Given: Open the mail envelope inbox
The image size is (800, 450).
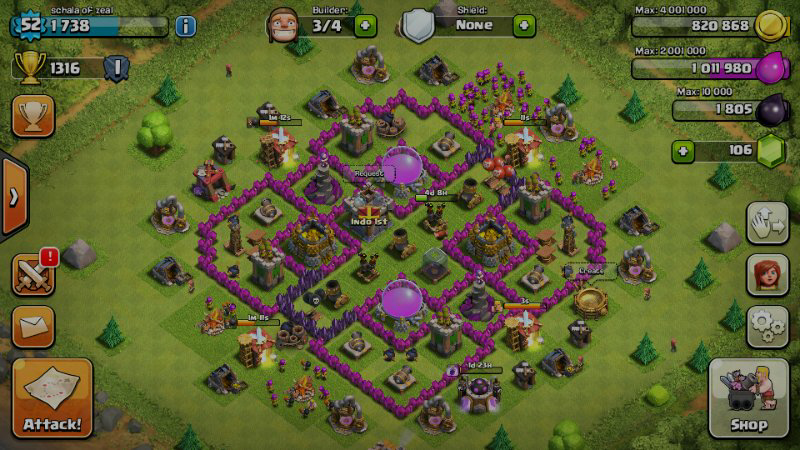Looking at the screenshot, I should 33,326.
